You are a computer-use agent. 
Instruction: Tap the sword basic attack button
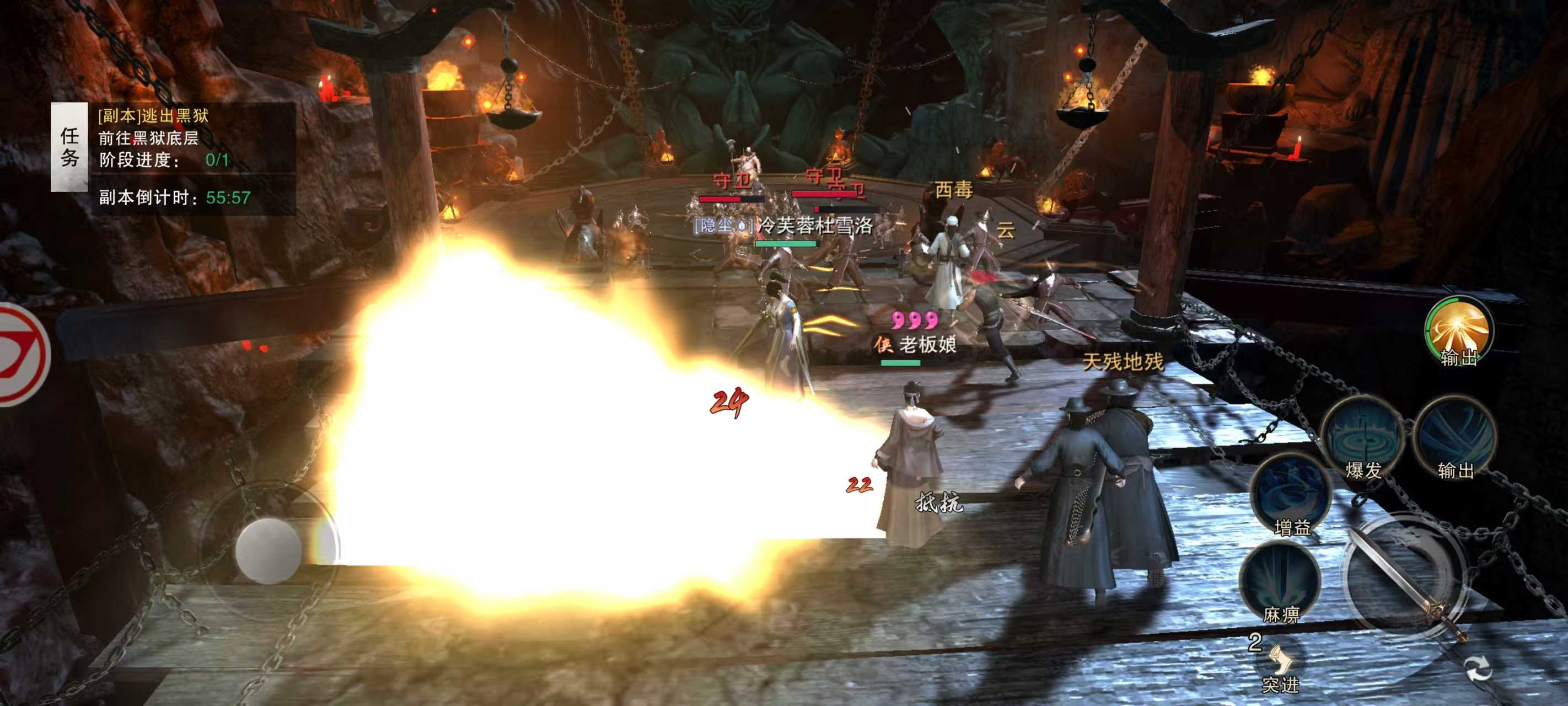1403,576
